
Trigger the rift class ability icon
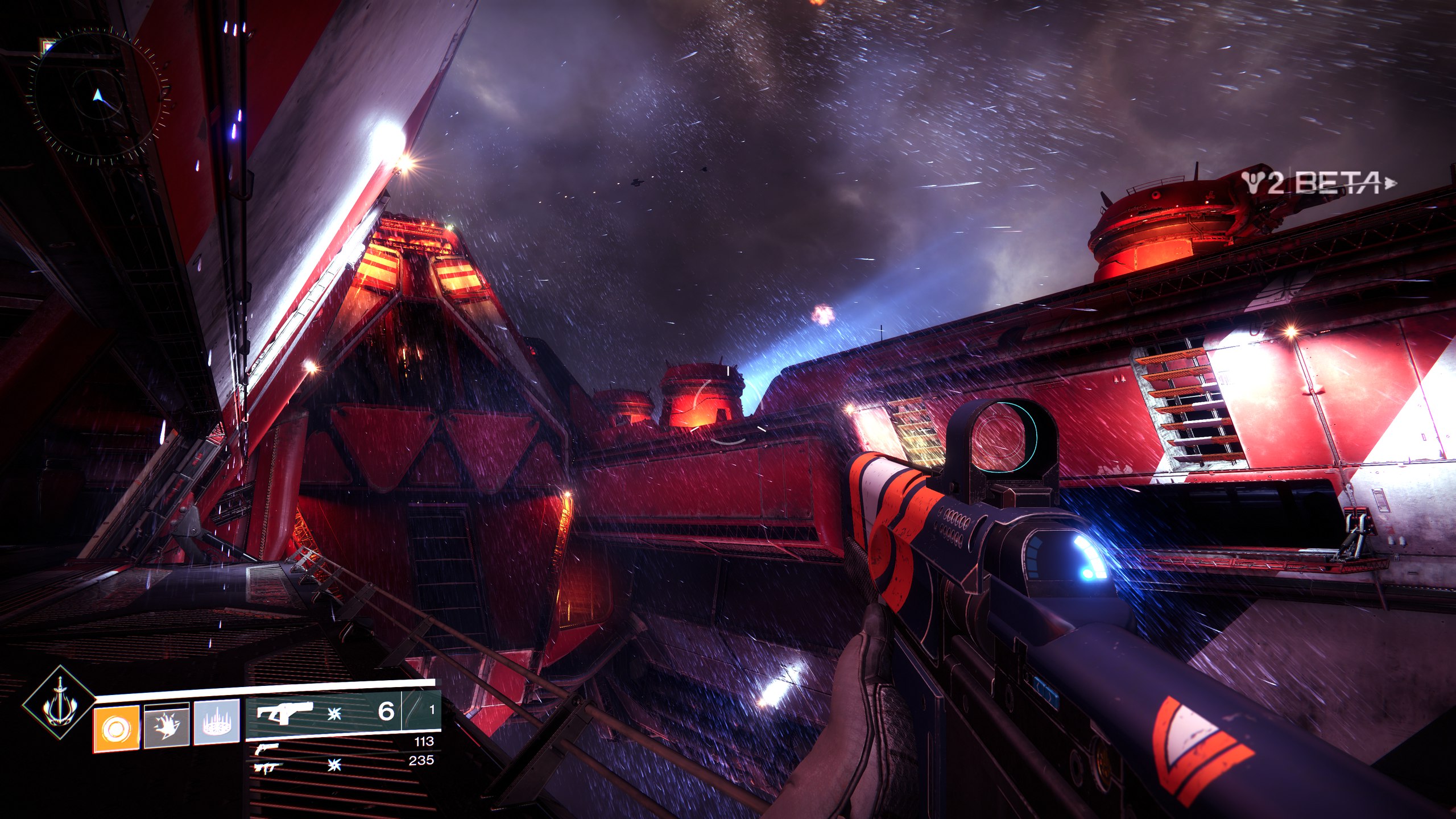point(216,726)
